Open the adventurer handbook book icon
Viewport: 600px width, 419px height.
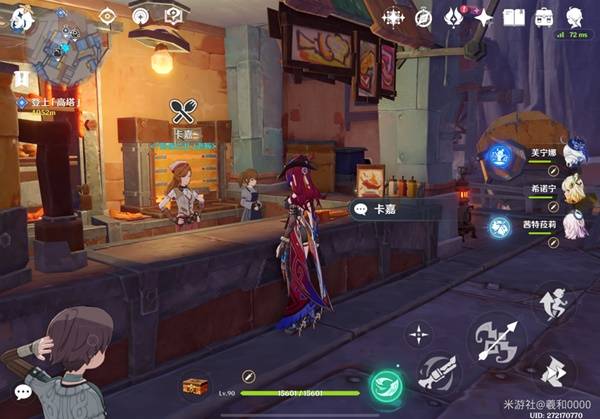[514, 17]
